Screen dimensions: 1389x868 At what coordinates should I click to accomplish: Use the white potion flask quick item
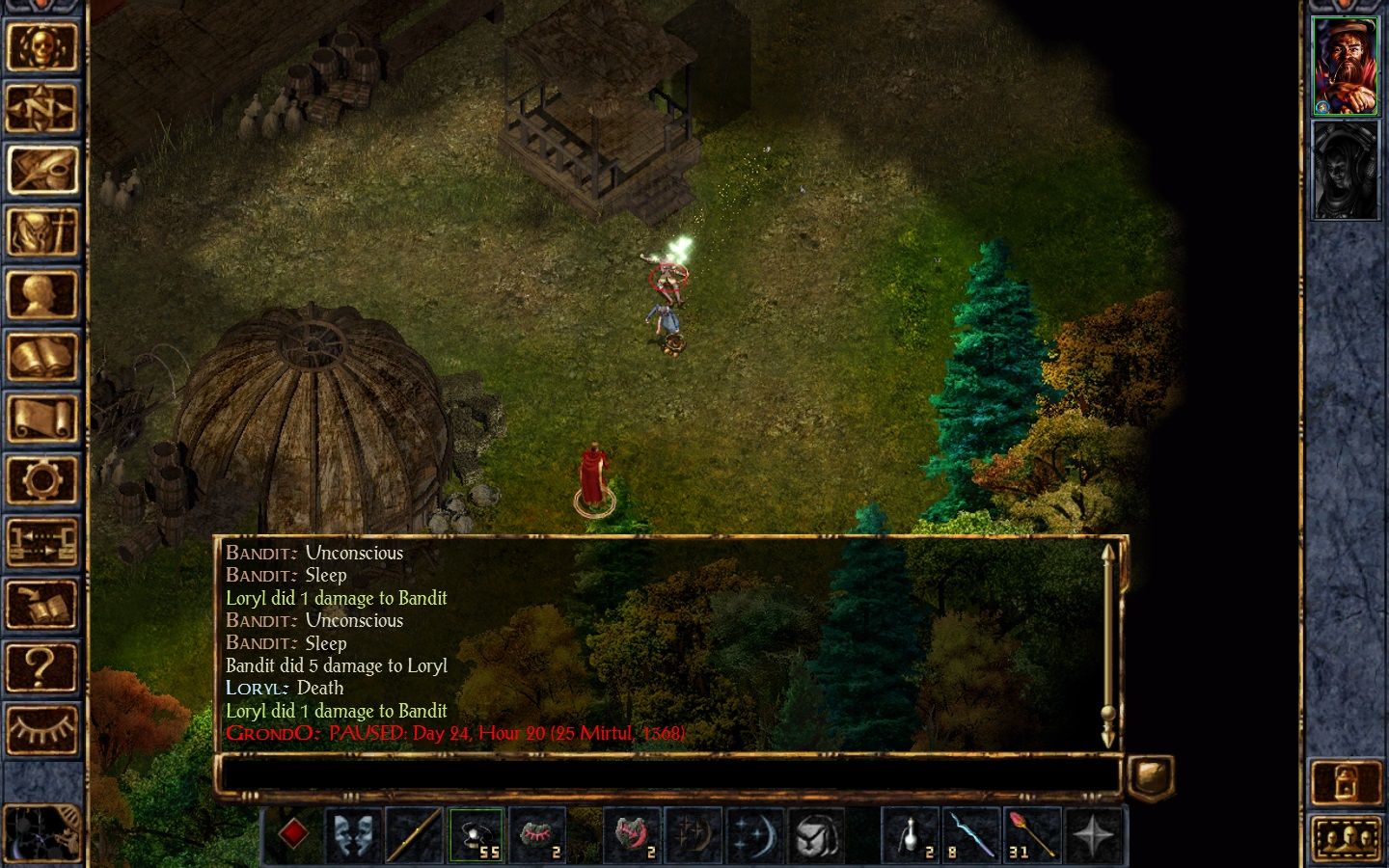[911, 834]
